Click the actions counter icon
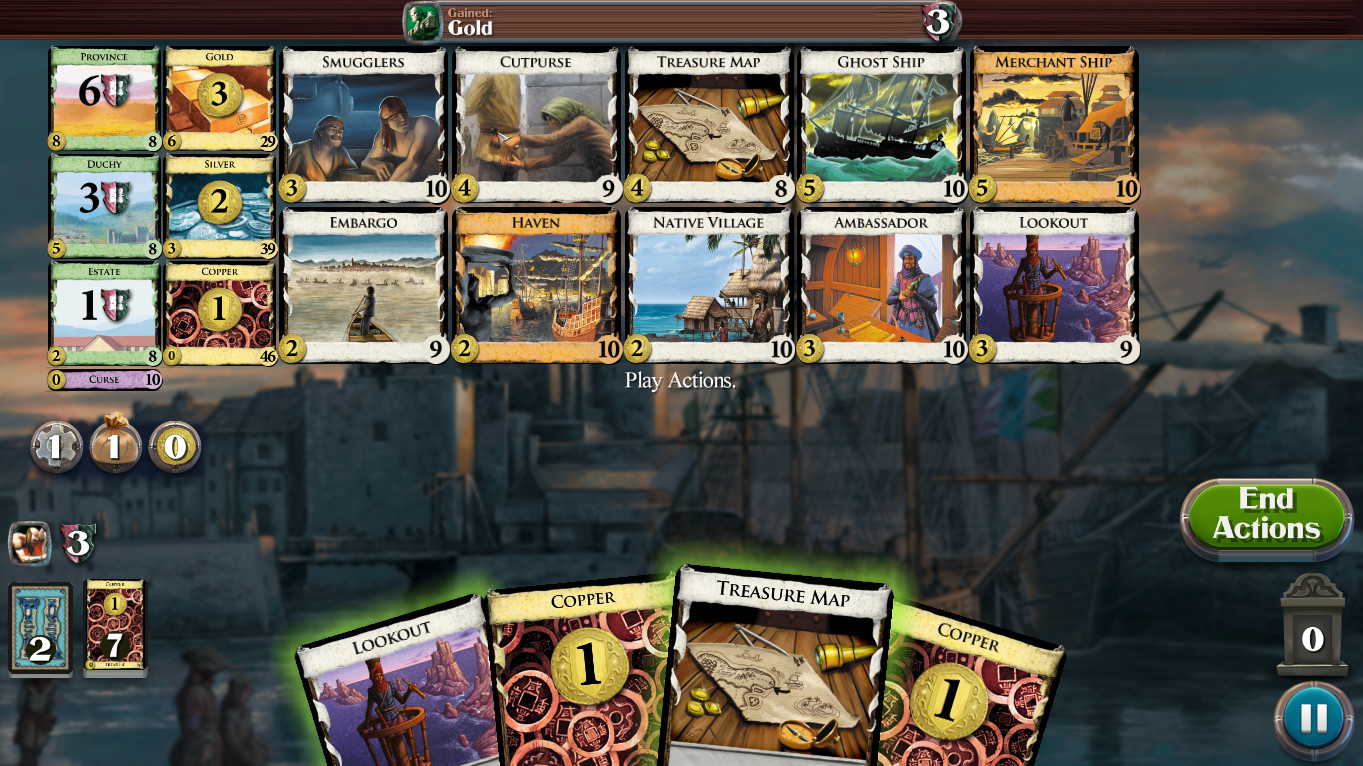This screenshot has height=766, width=1363. (57, 447)
